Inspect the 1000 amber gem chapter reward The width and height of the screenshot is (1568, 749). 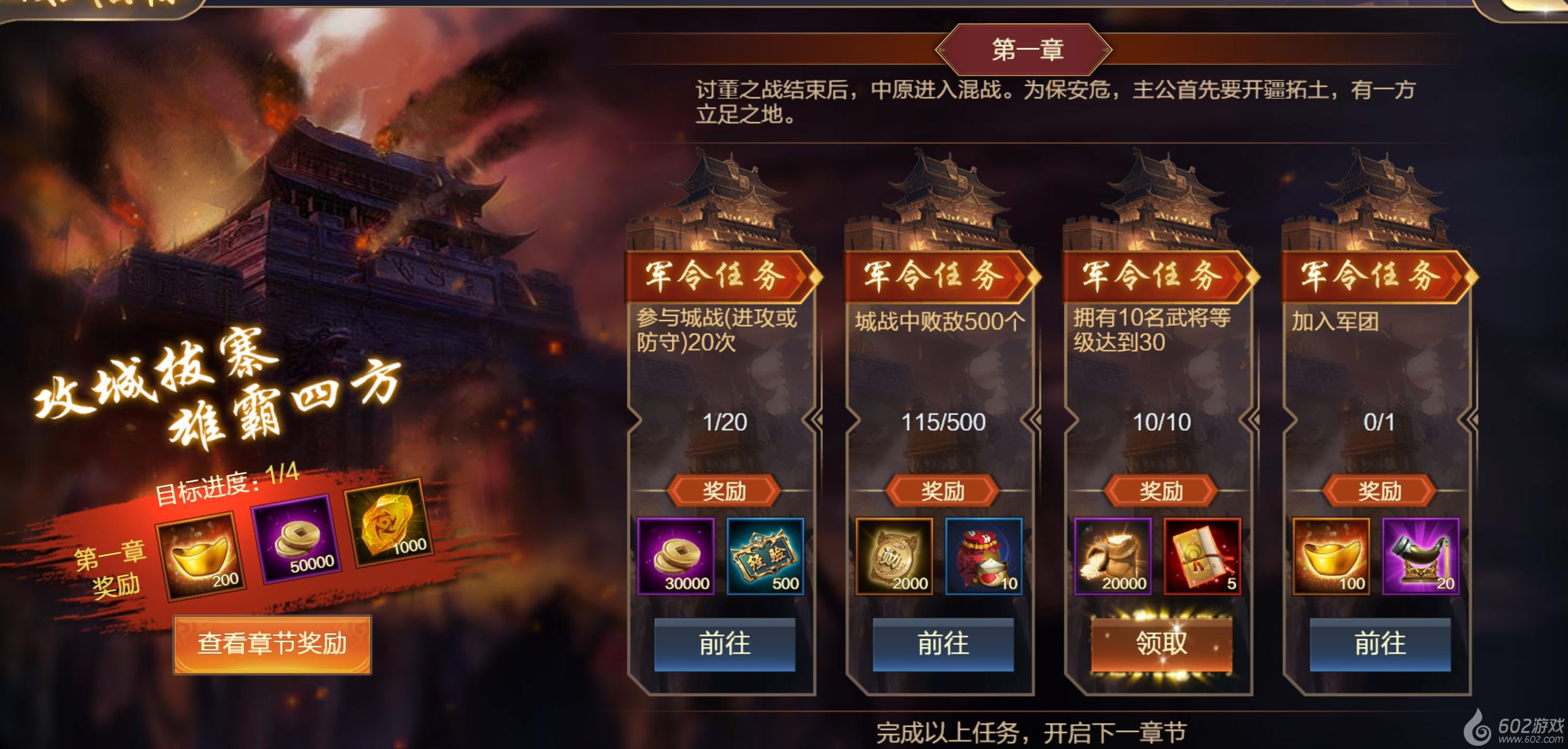tap(385, 523)
